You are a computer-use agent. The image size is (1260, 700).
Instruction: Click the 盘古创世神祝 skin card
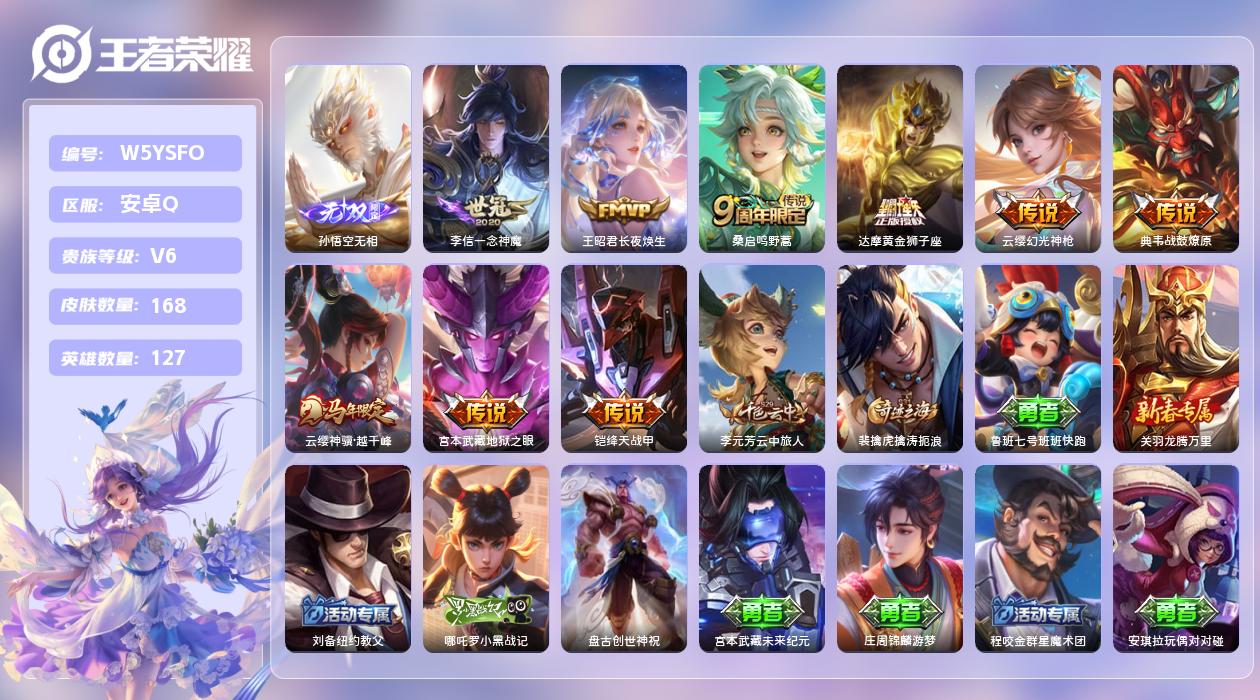coord(623,558)
